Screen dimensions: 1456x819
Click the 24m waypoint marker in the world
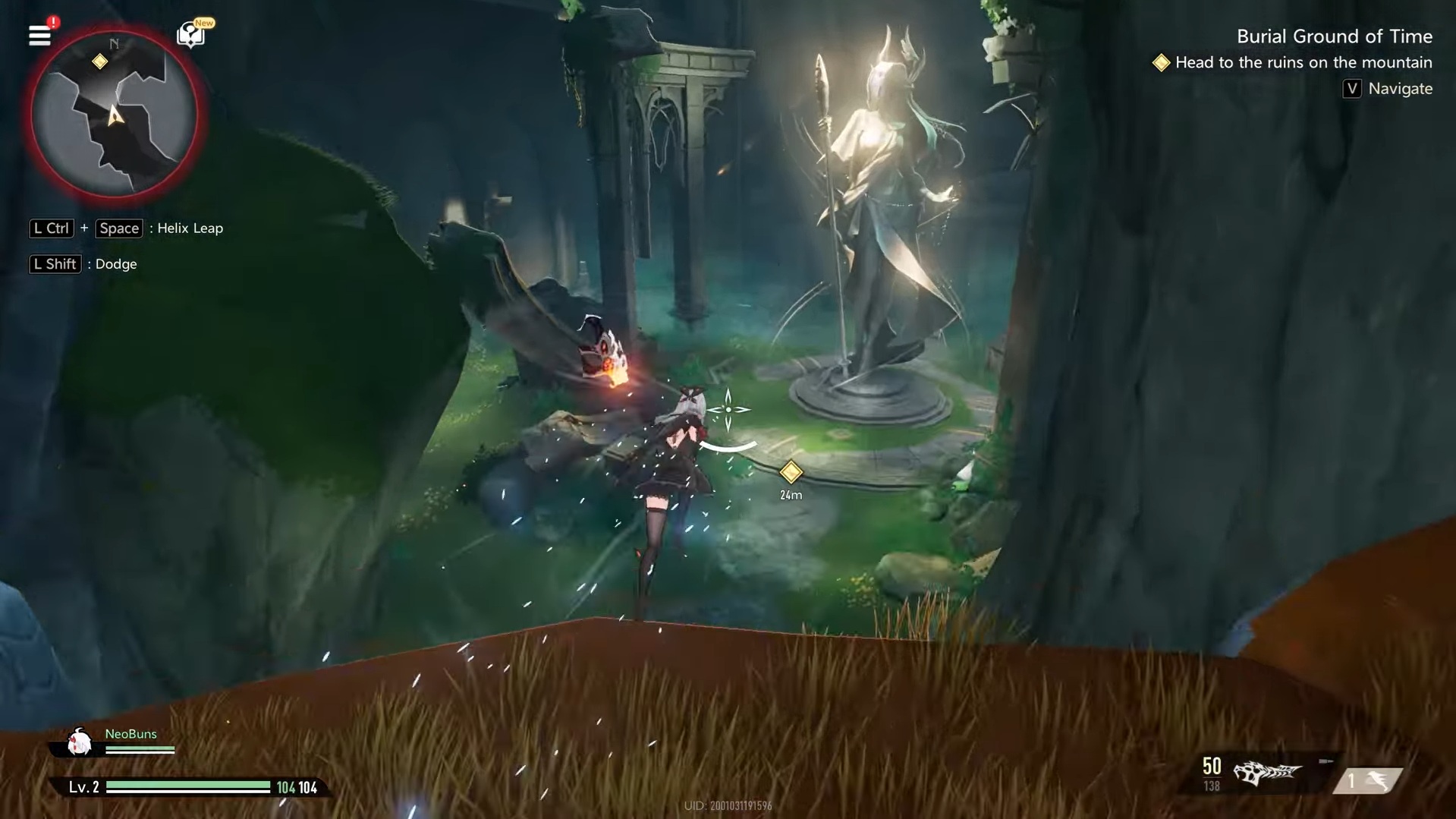791,473
